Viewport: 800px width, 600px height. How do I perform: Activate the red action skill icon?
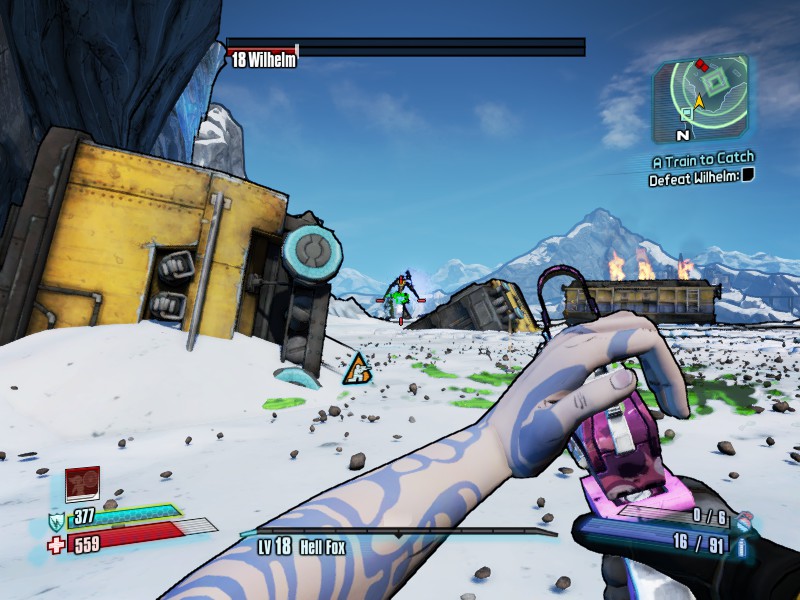tap(82, 485)
